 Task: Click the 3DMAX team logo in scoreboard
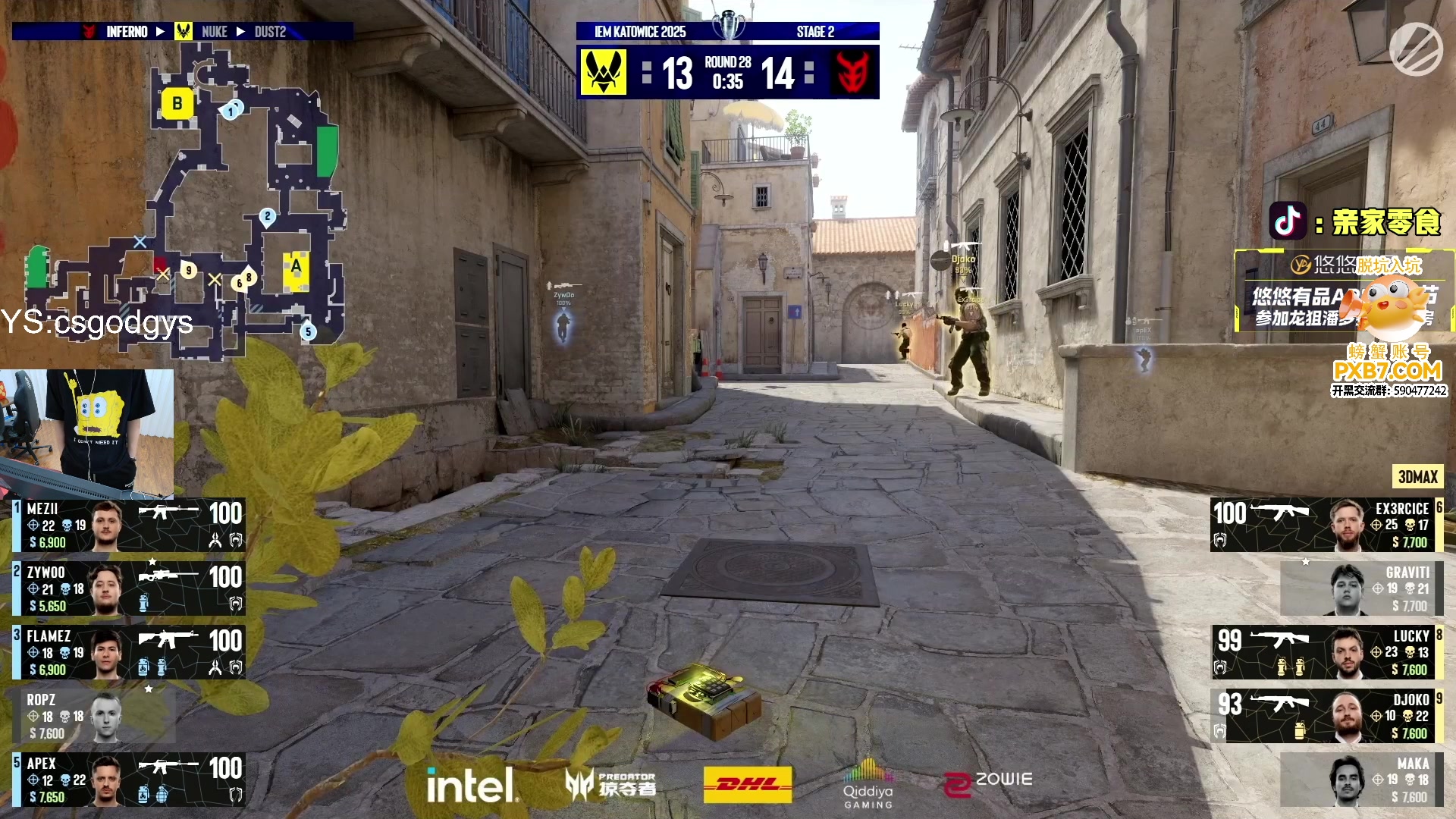[852, 73]
